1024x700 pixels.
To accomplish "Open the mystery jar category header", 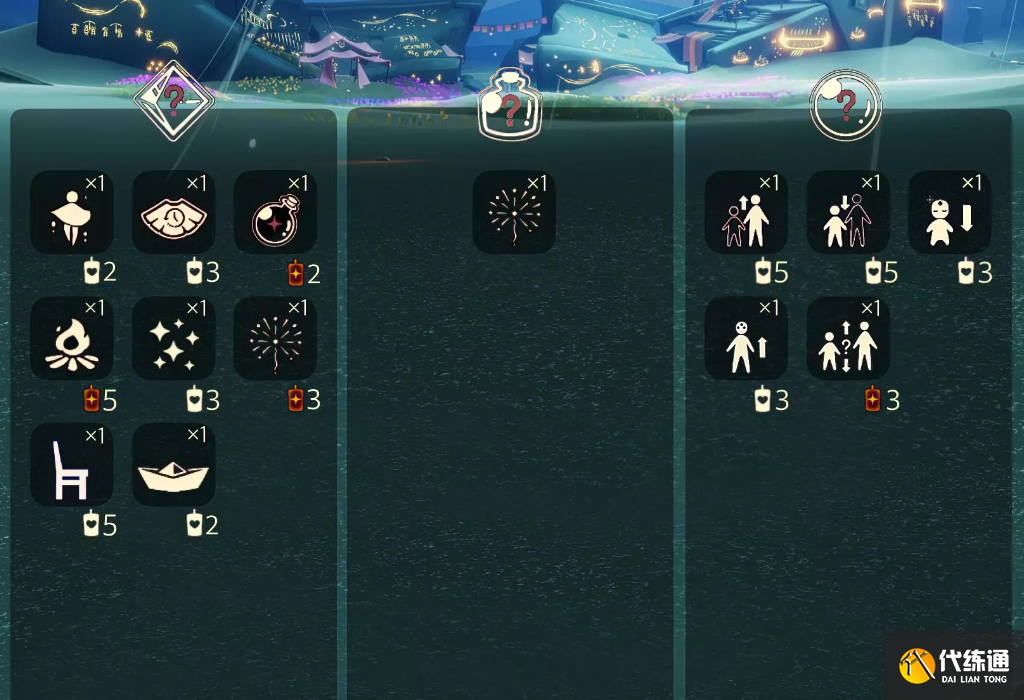I will tap(510, 105).
